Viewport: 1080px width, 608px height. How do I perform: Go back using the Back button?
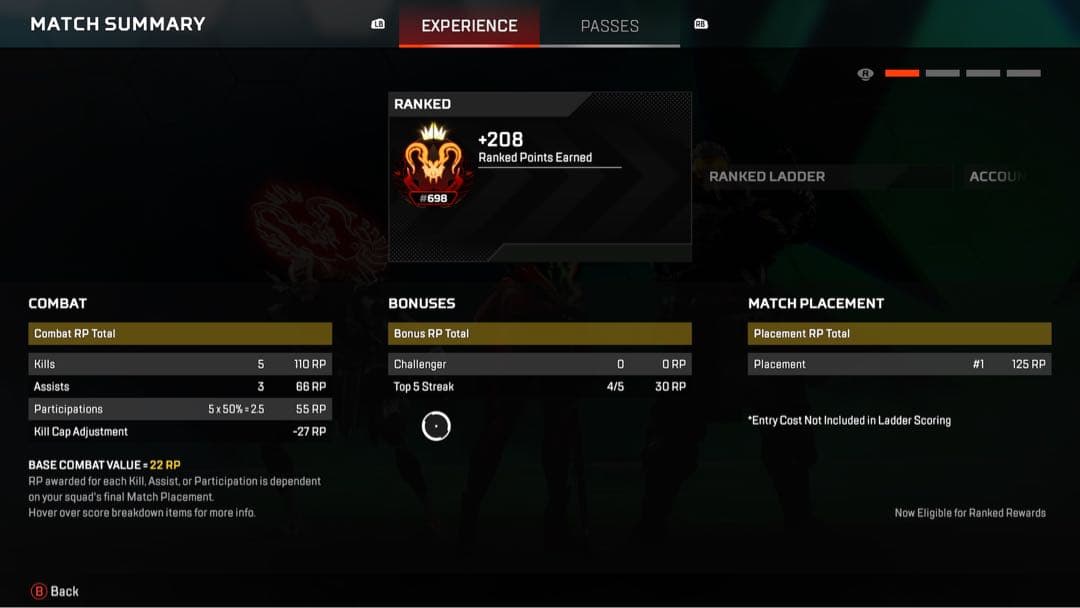coord(55,591)
